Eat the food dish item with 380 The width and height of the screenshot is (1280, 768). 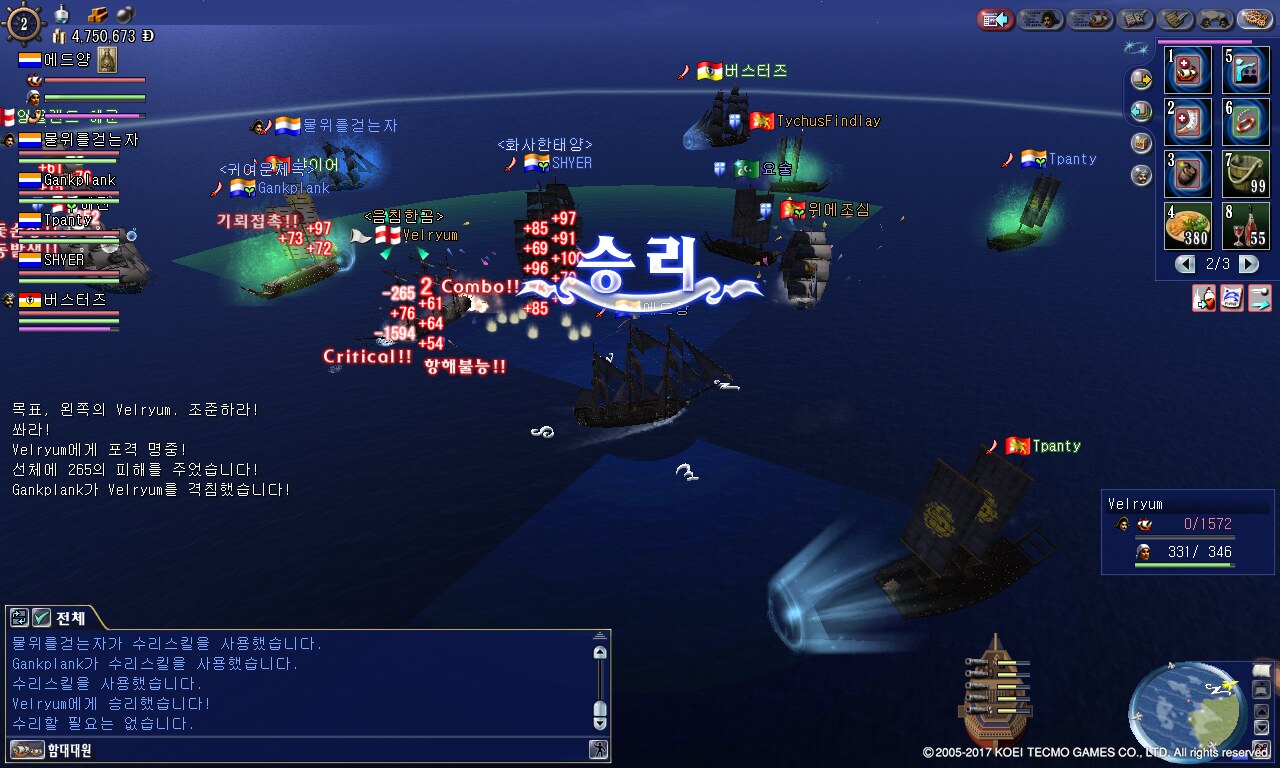(x=1187, y=226)
